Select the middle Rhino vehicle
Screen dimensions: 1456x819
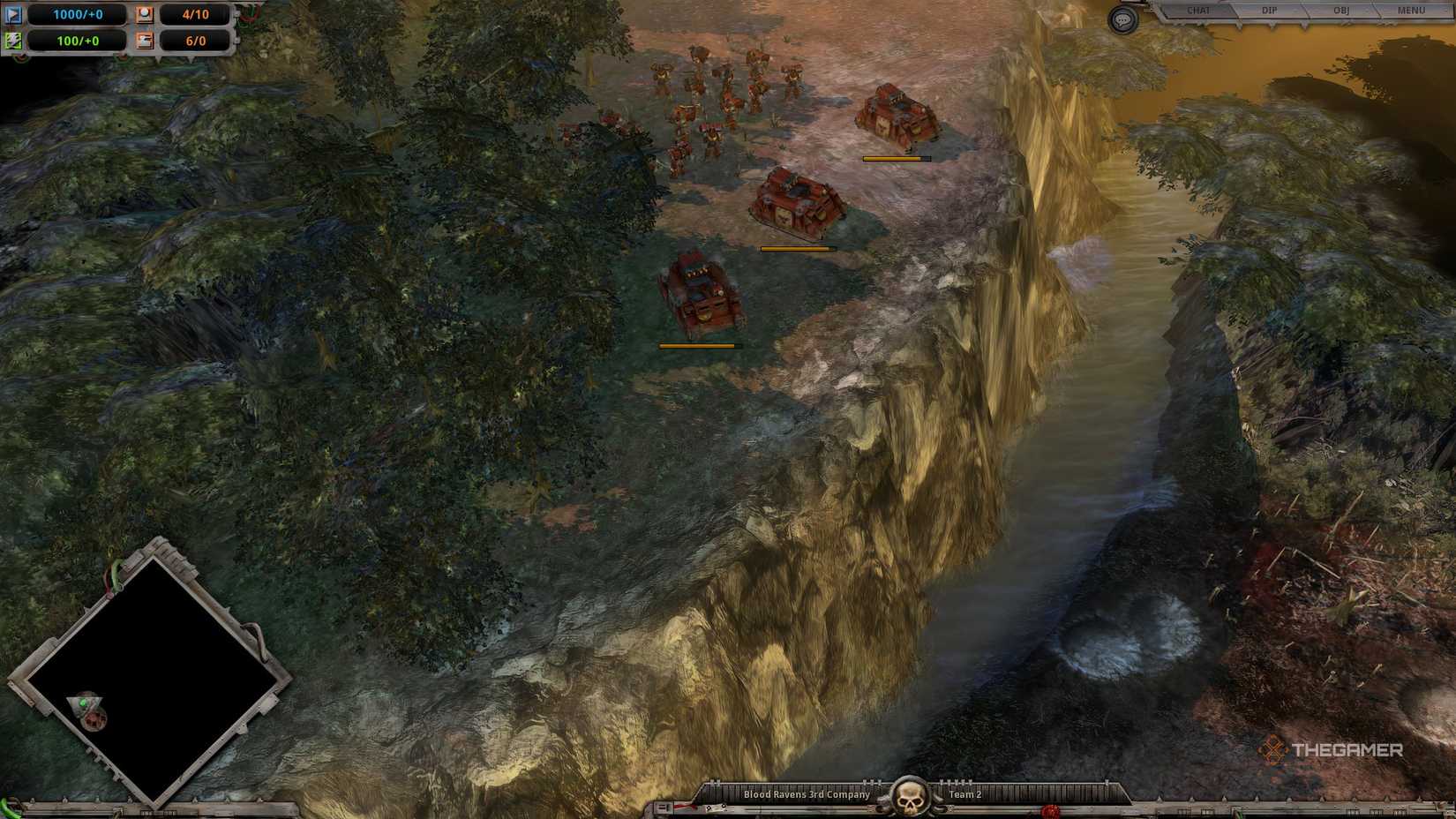tap(794, 203)
